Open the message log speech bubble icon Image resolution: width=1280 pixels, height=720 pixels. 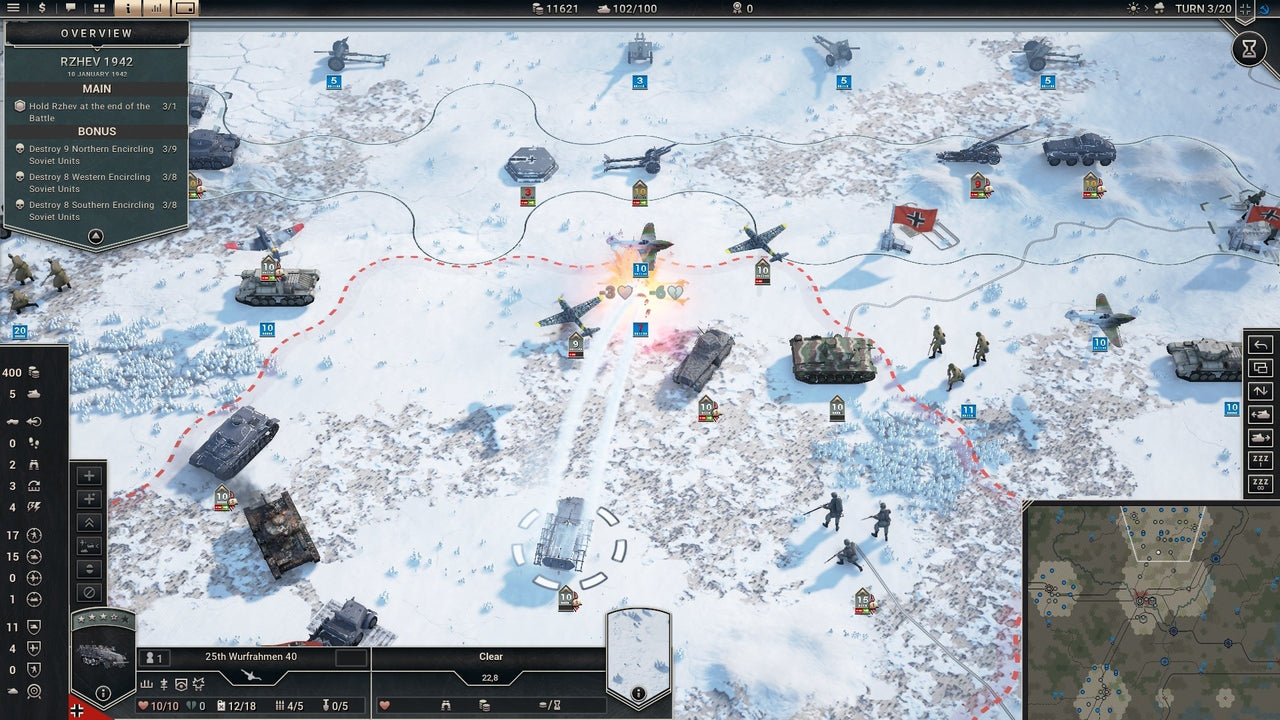click(70, 8)
